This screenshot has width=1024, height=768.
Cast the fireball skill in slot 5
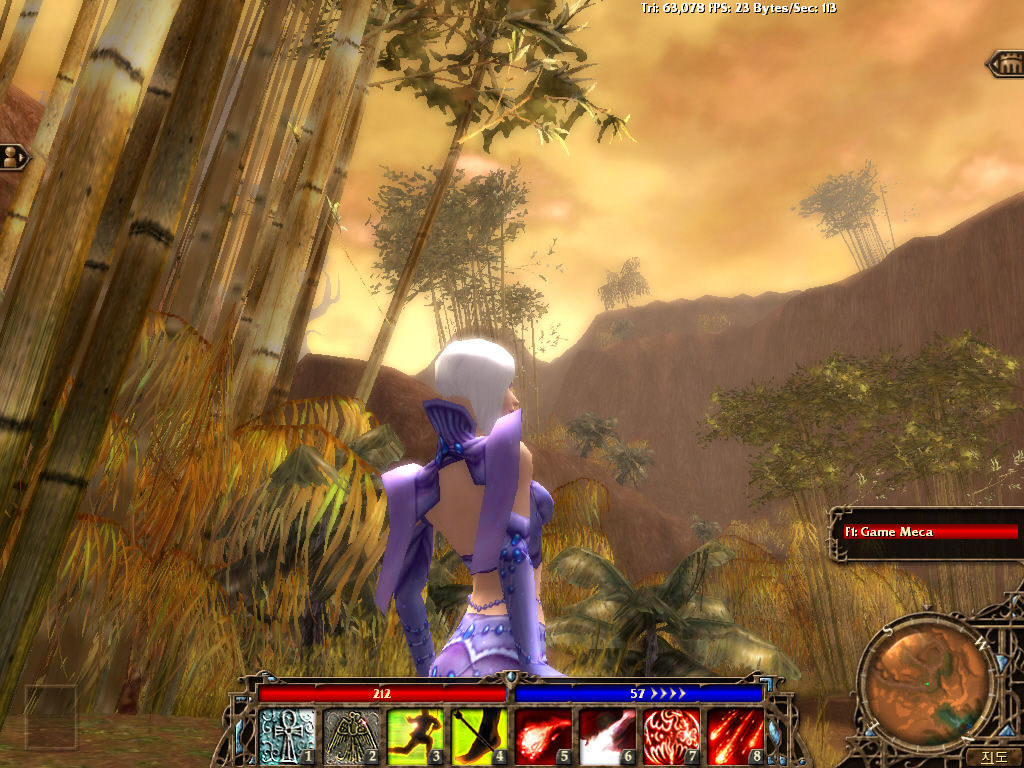click(544, 737)
